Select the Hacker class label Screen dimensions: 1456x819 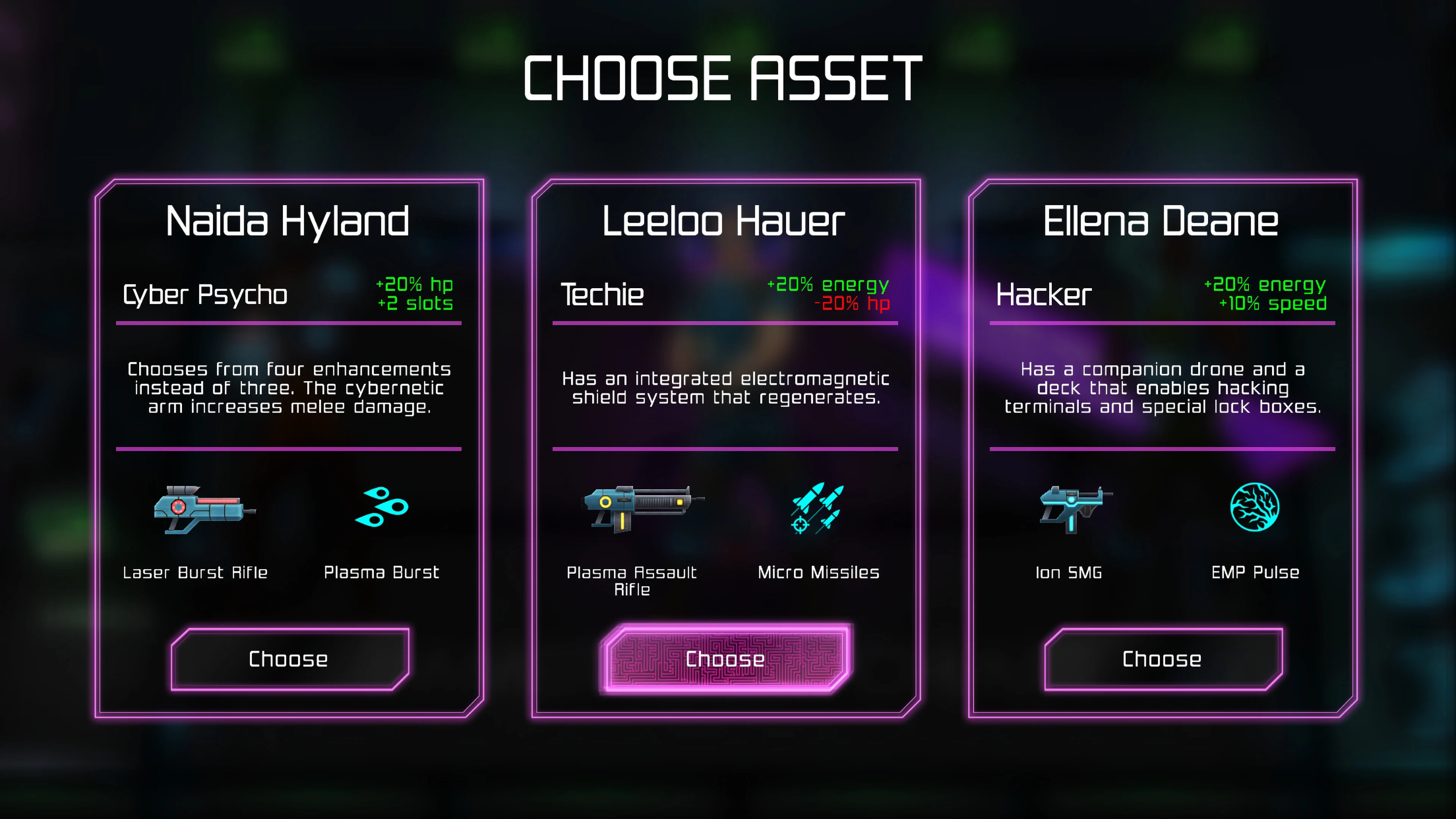click(1042, 295)
